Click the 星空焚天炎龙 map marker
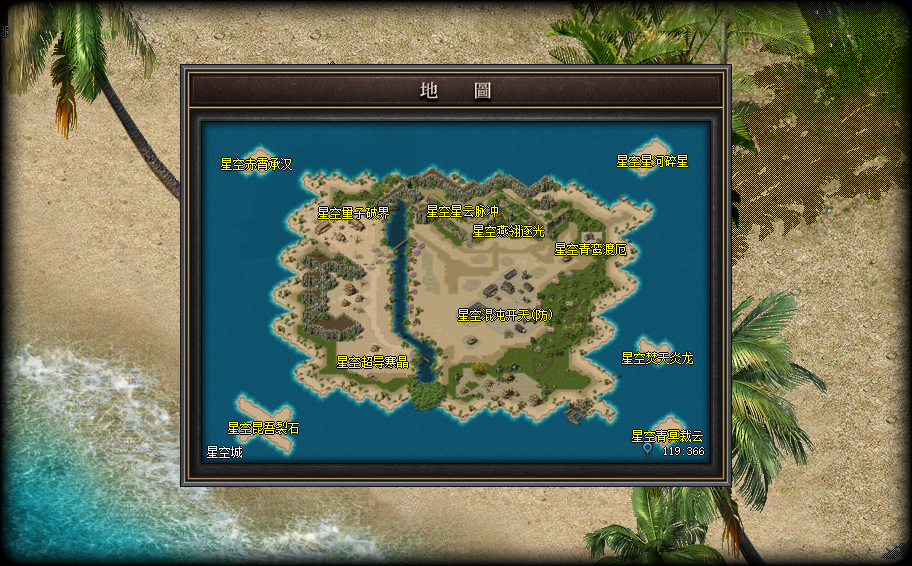Image resolution: width=912 pixels, height=566 pixels. tap(657, 358)
